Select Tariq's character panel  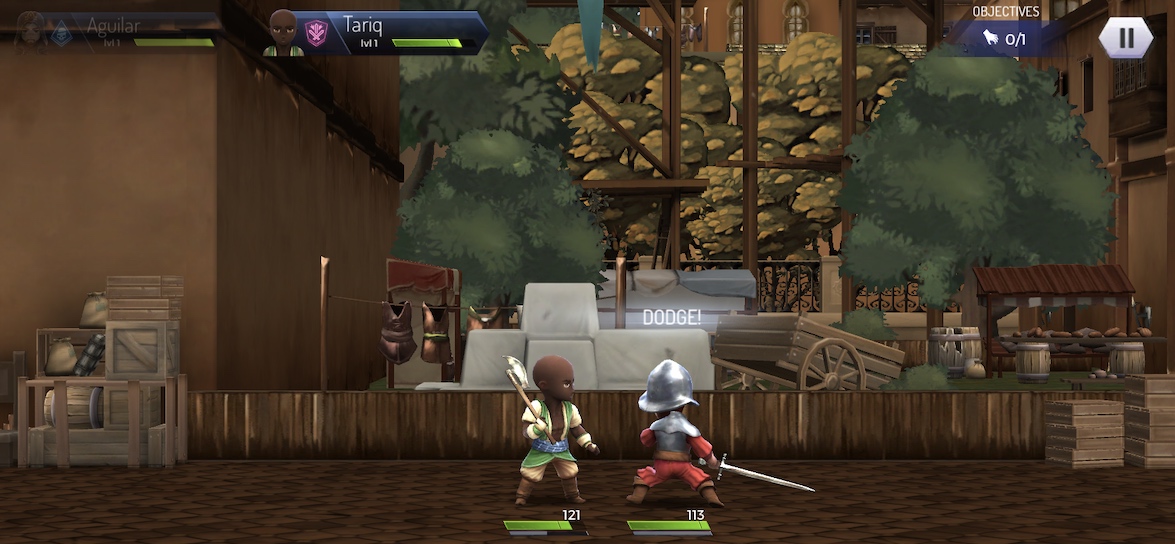coord(377,32)
